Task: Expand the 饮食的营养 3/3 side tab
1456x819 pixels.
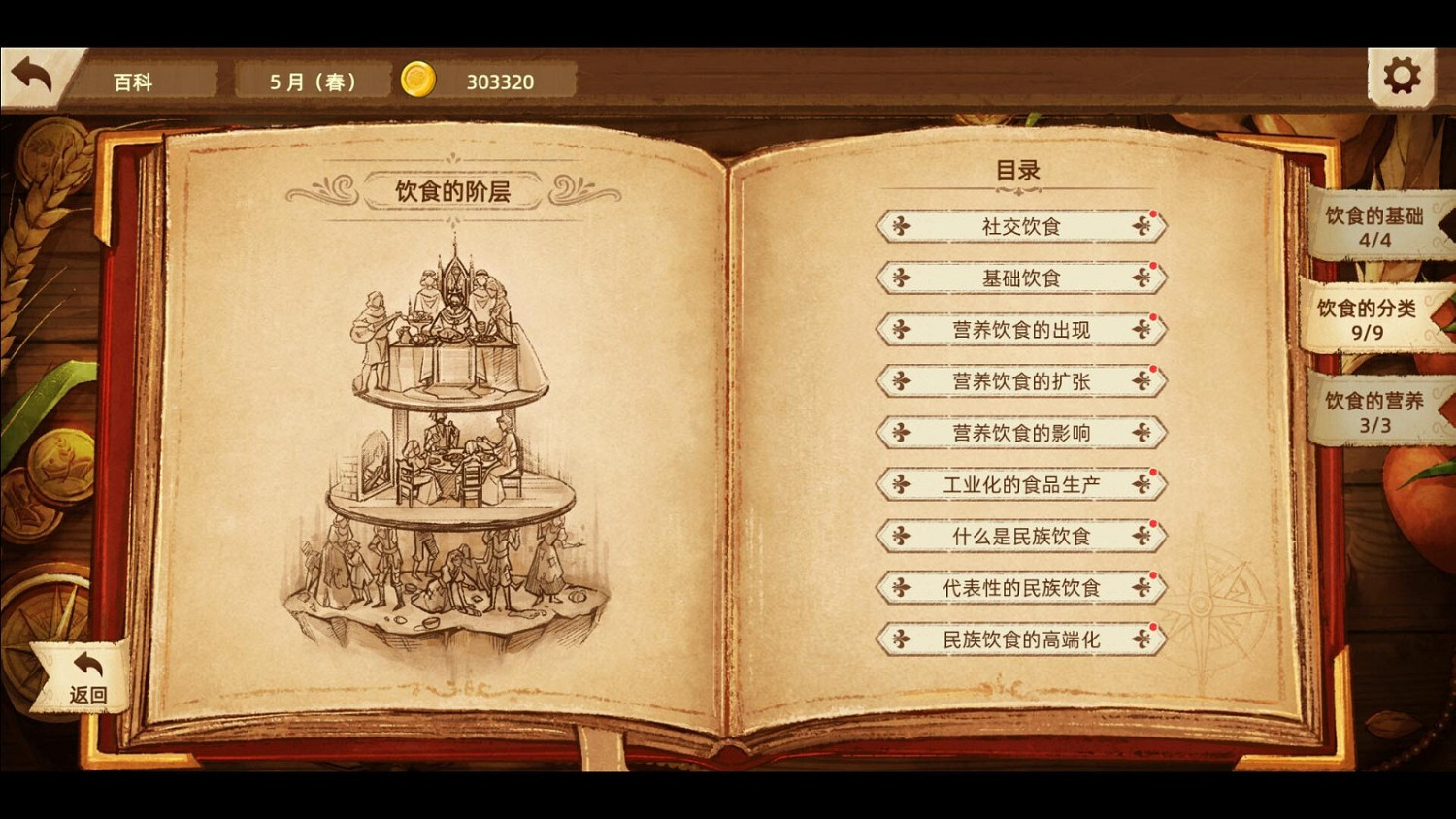Action: click(1374, 412)
